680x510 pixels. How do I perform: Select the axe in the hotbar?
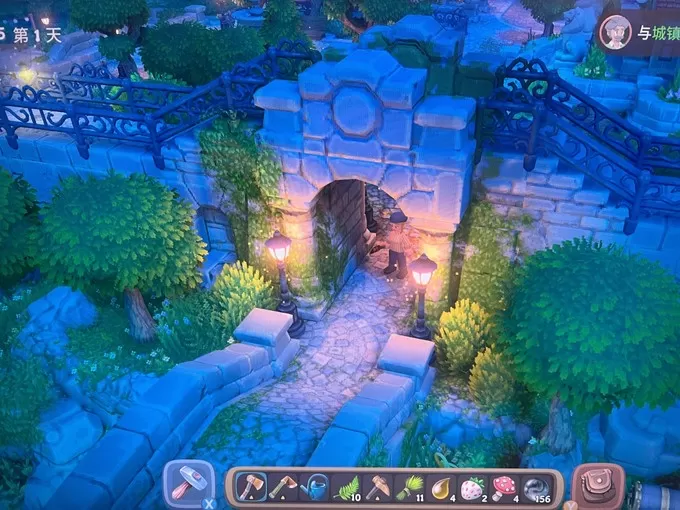coord(251,488)
